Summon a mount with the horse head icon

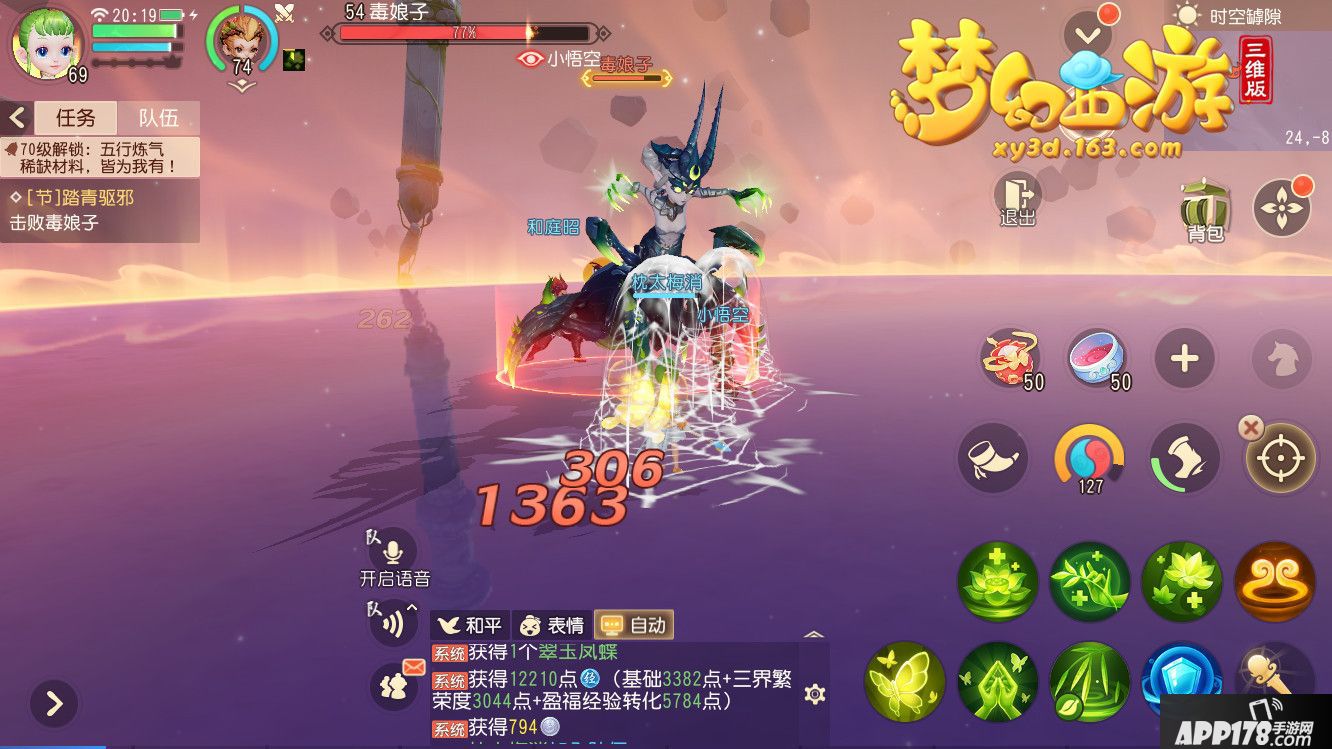point(1281,360)
